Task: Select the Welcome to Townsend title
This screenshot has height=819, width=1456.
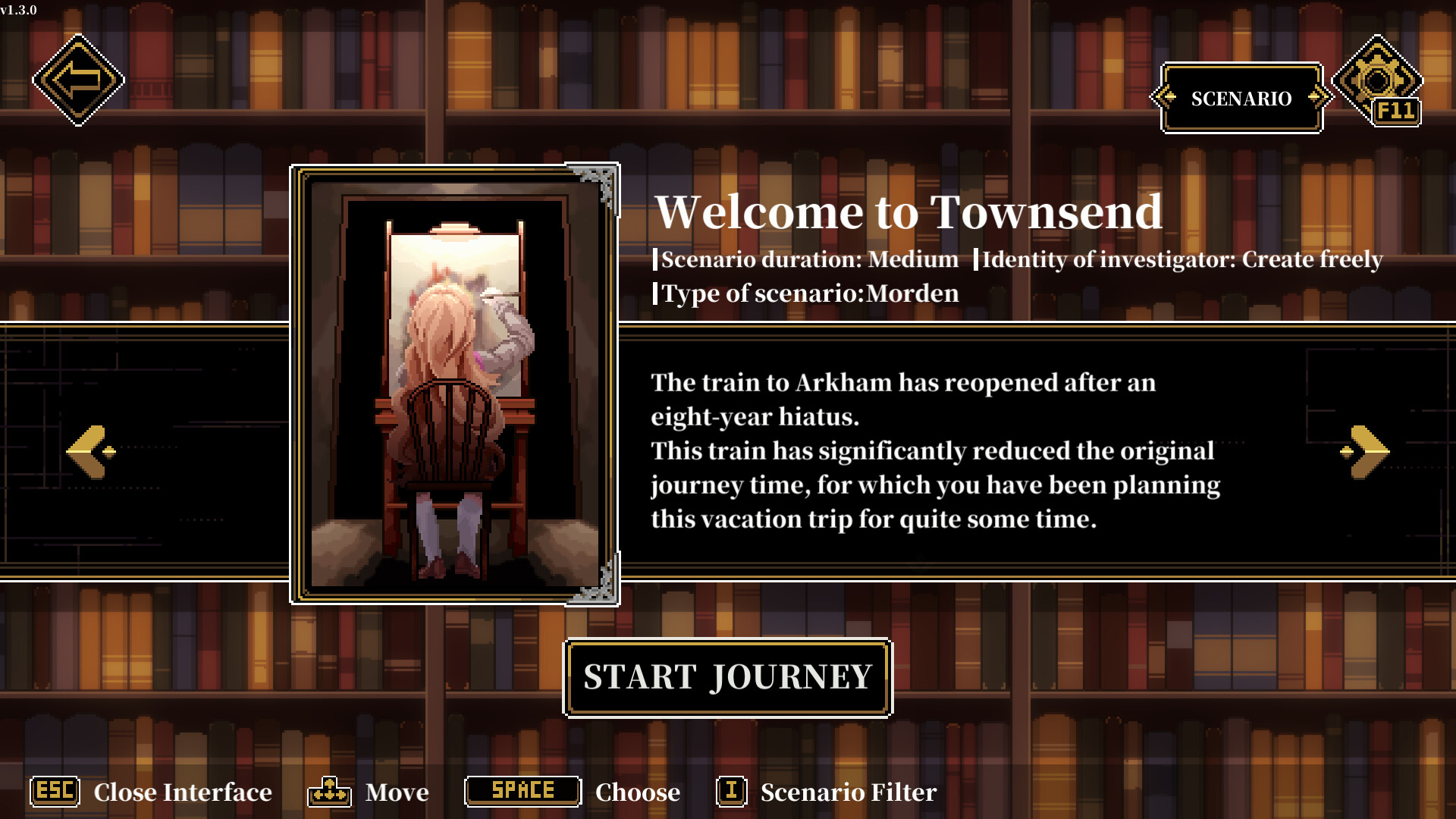Action: [909, 212]
